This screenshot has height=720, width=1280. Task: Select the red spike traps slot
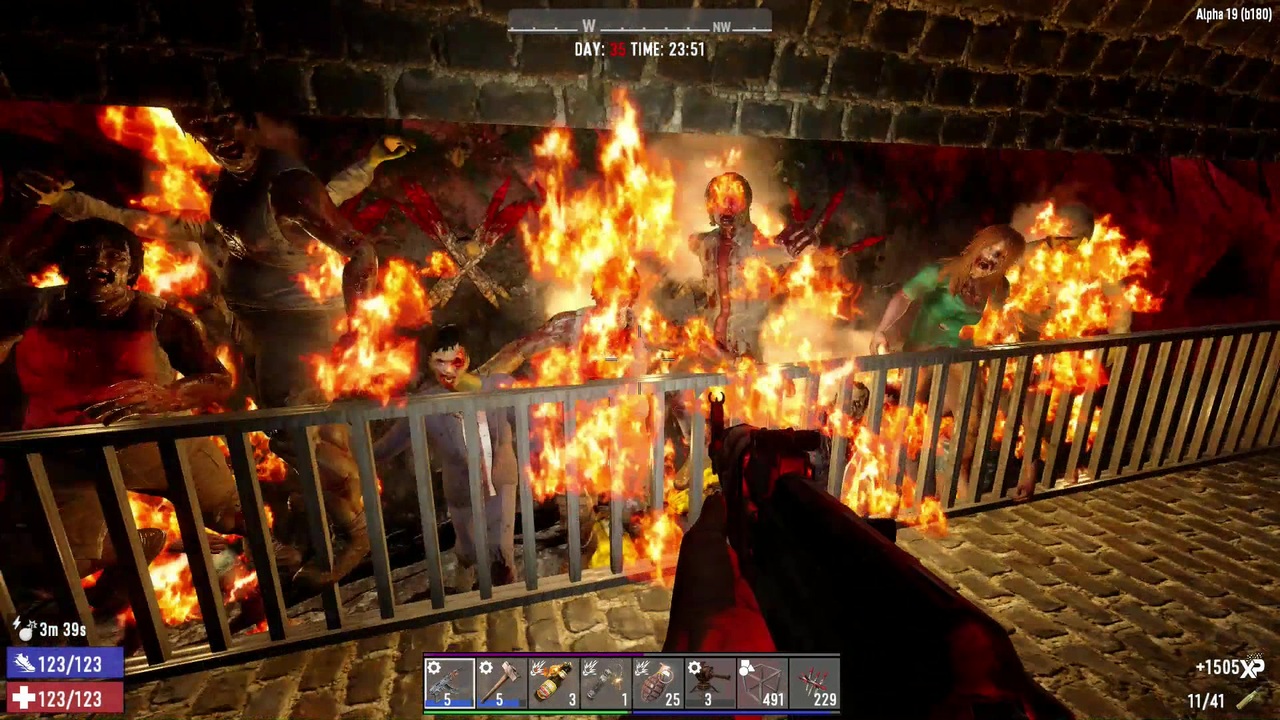pyautogui.click(x=814, y=683)
